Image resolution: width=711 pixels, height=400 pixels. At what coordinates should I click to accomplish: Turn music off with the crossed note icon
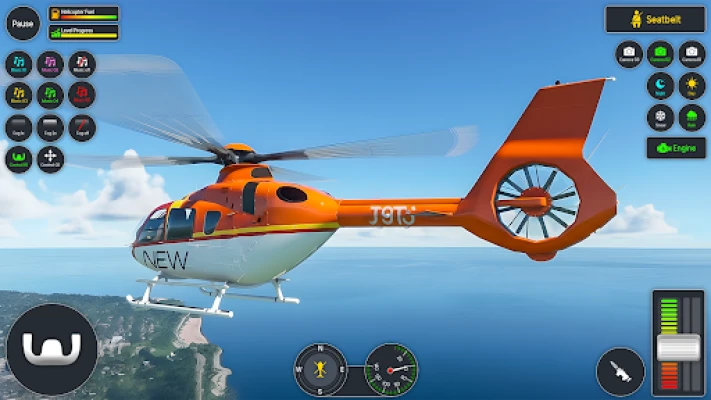pos(82,65)
